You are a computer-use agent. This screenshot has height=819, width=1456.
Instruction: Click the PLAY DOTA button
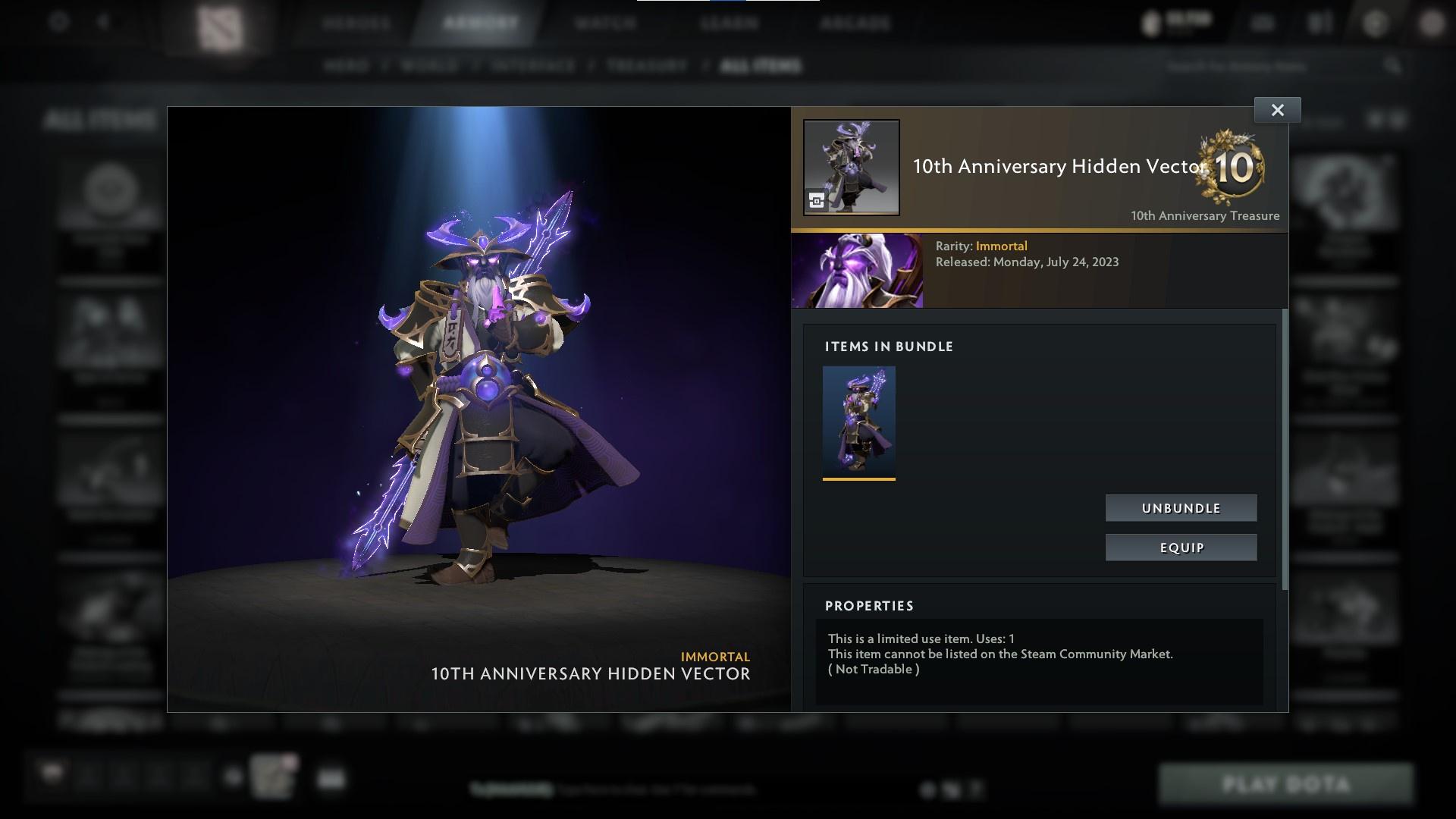(x=1287, y=784)
